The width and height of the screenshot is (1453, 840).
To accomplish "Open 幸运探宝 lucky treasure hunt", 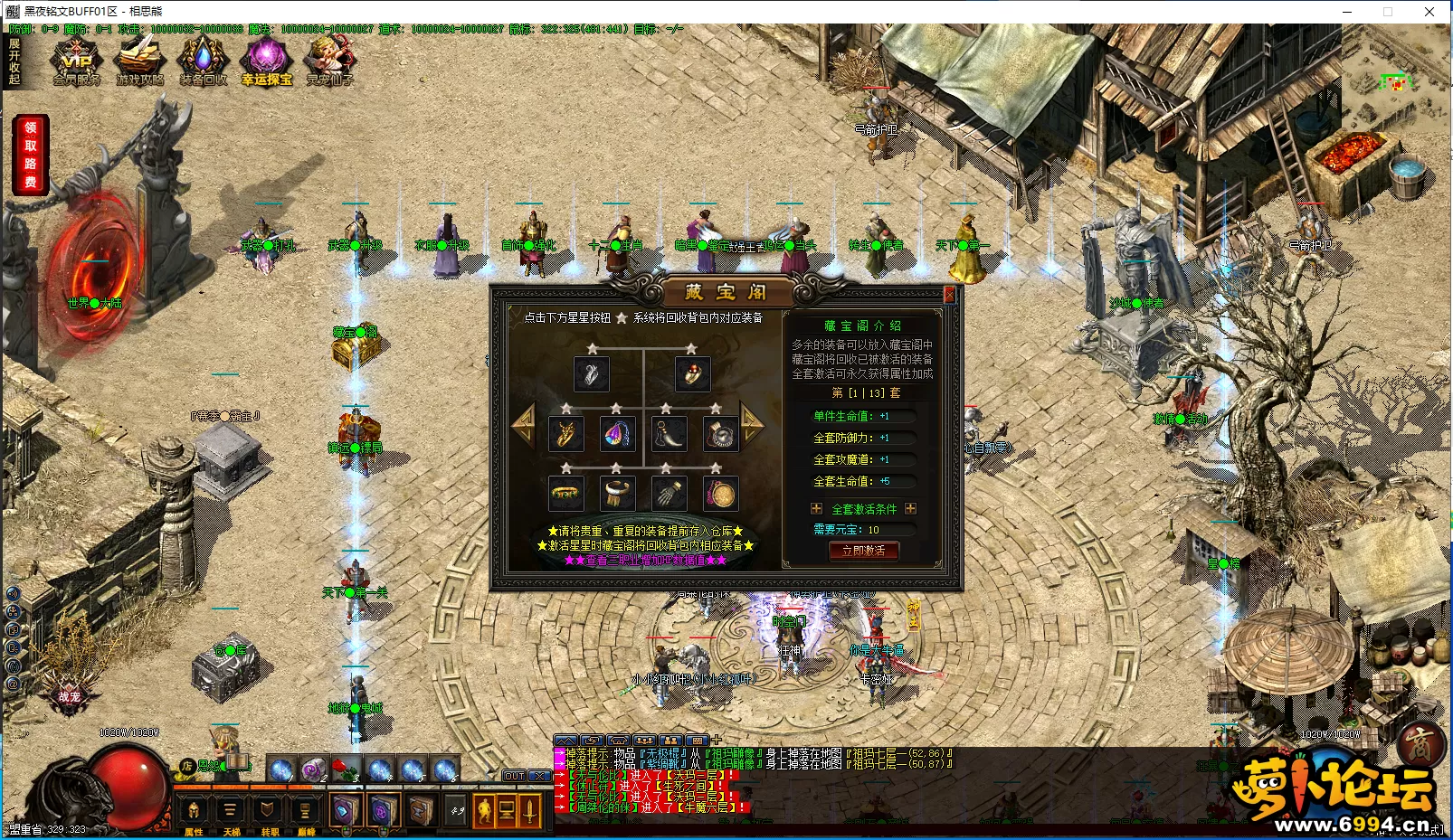I will click(x=267, y=61).
